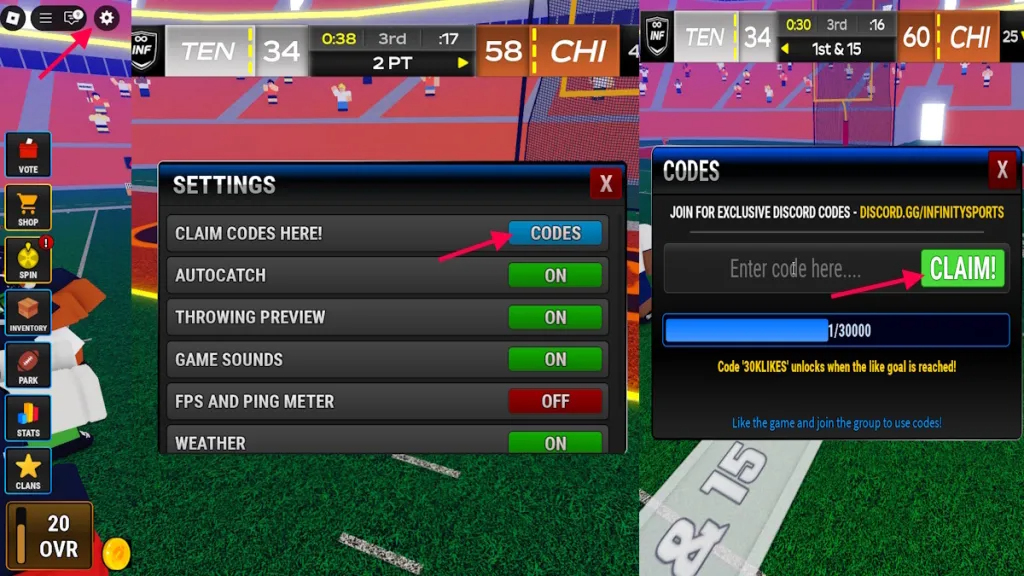Screen dimensions: 1024x576
Task: Open the Spin wheel button
Action: [x=28, y=260]
